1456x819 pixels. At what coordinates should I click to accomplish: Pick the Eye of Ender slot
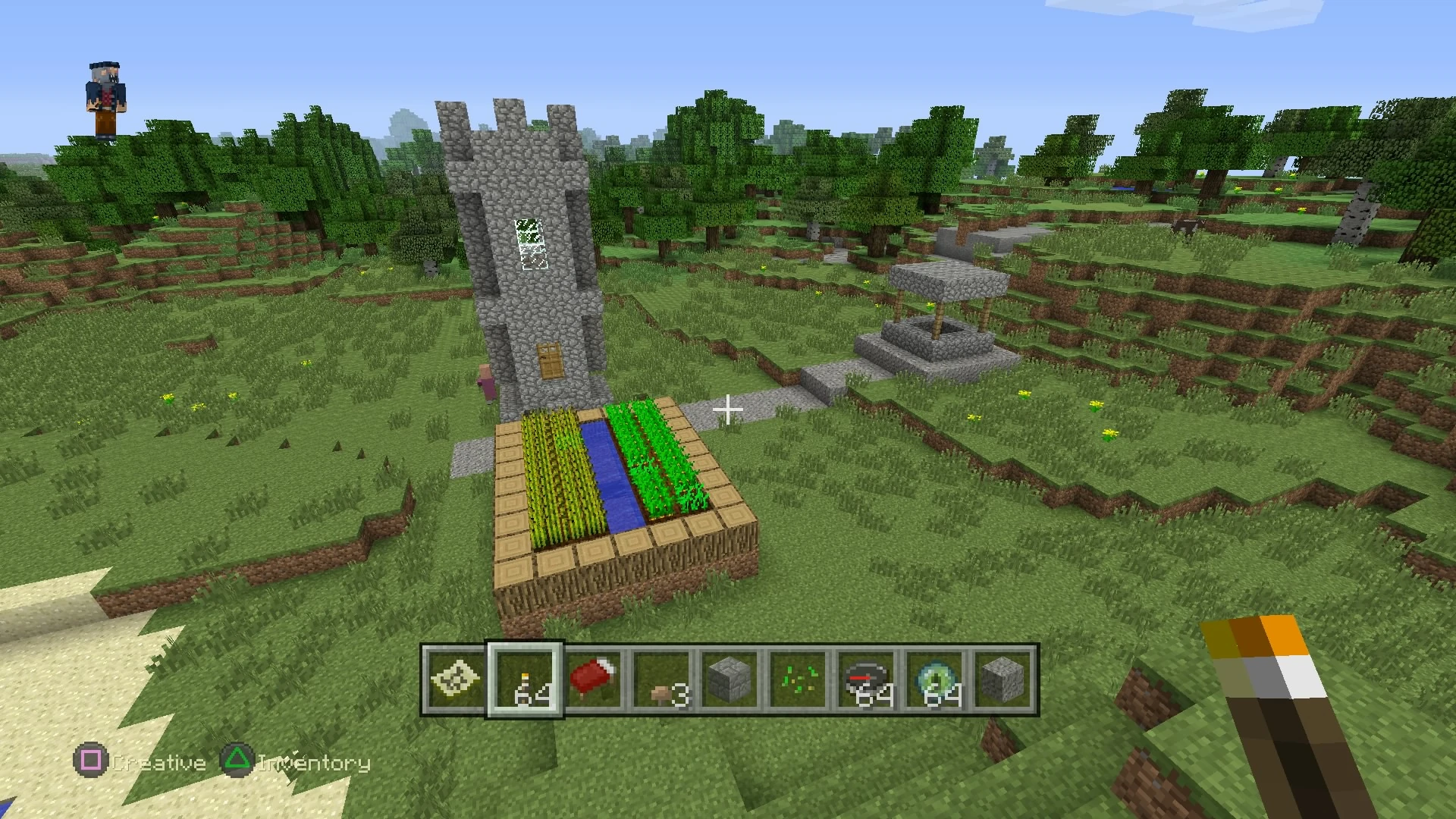pyautogui.click(x=936, y=680)
